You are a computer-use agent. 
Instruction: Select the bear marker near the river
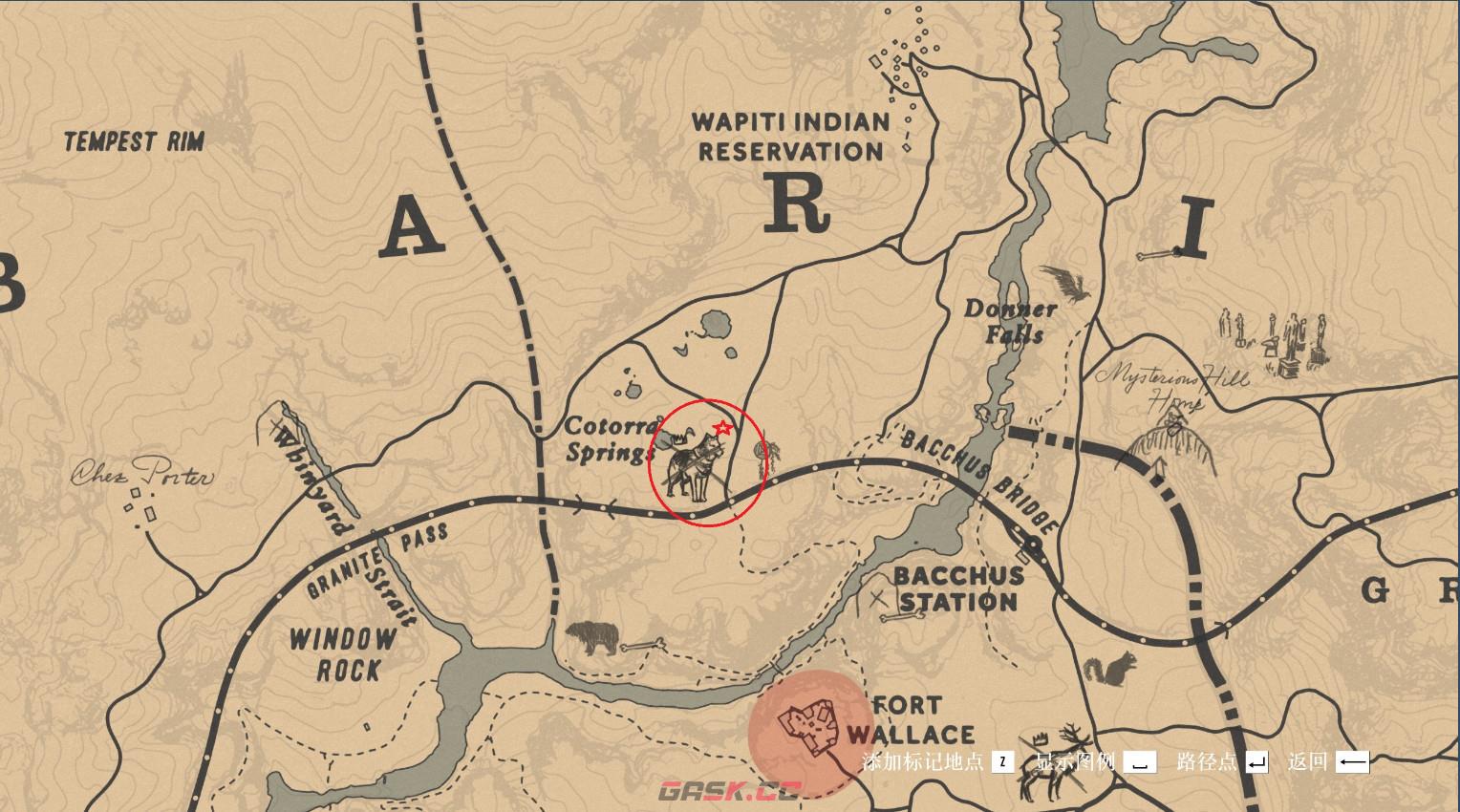[592, 638]
